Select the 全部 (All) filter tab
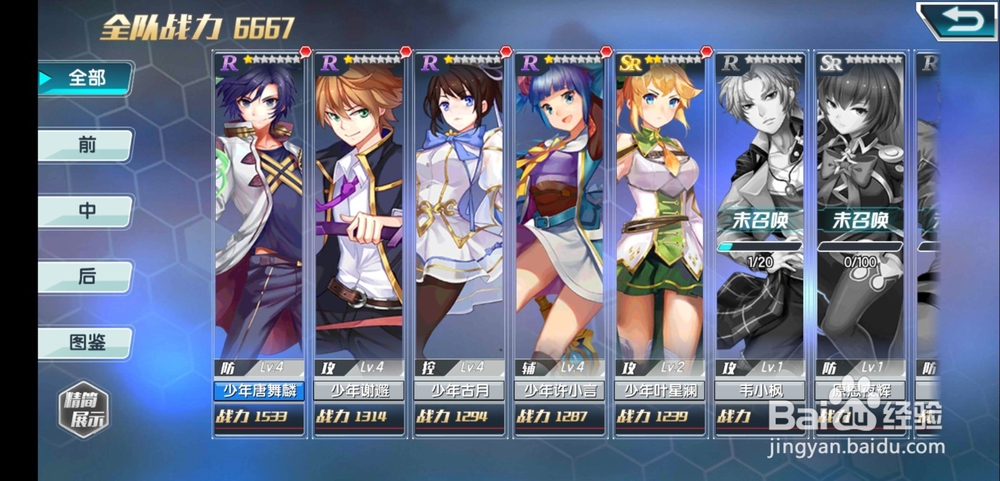Screen dimensions: 1000x481 pos(86,78)
